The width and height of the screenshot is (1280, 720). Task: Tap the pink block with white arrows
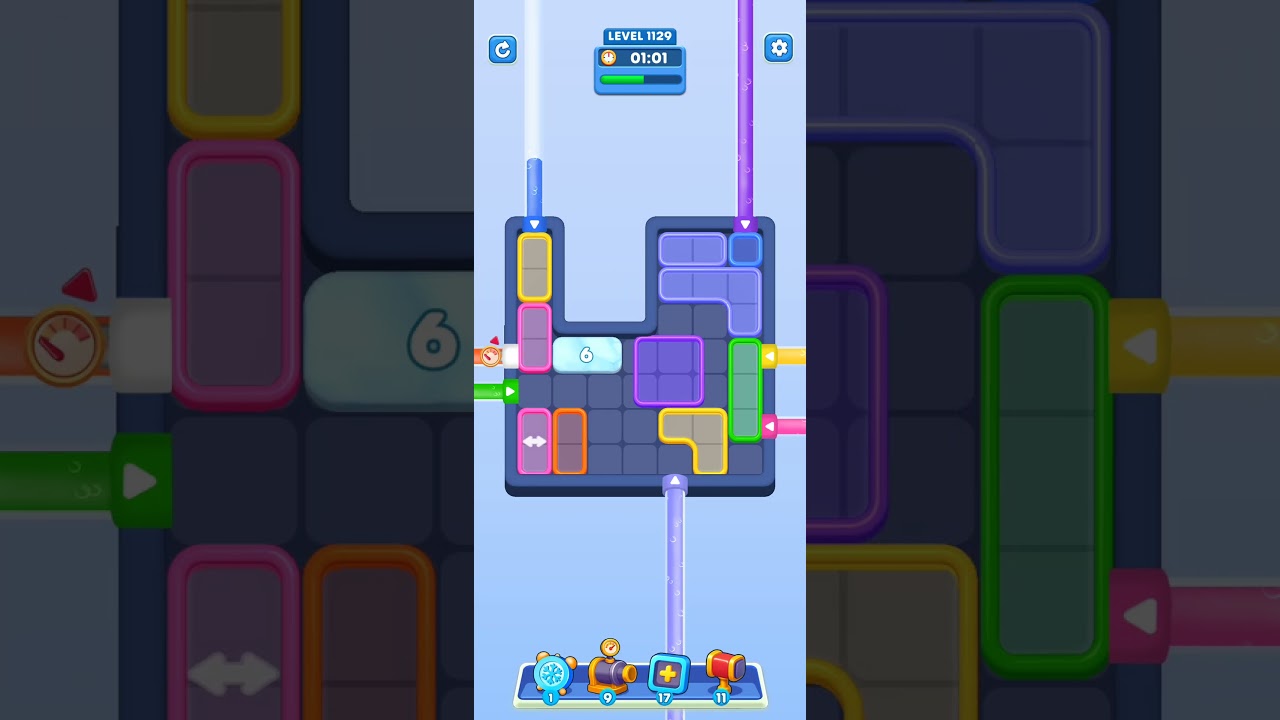tap(536, 440)
